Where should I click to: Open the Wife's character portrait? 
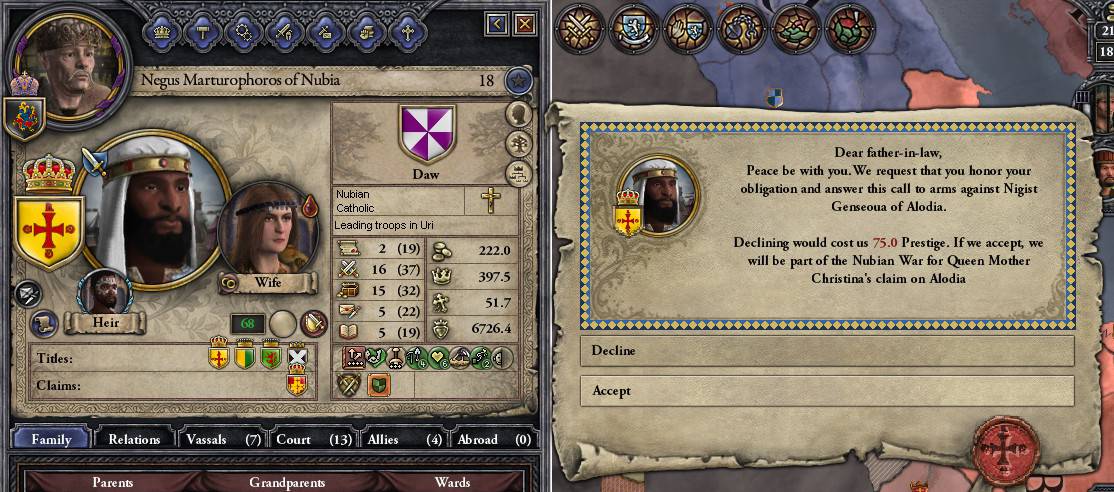[264, 230]
